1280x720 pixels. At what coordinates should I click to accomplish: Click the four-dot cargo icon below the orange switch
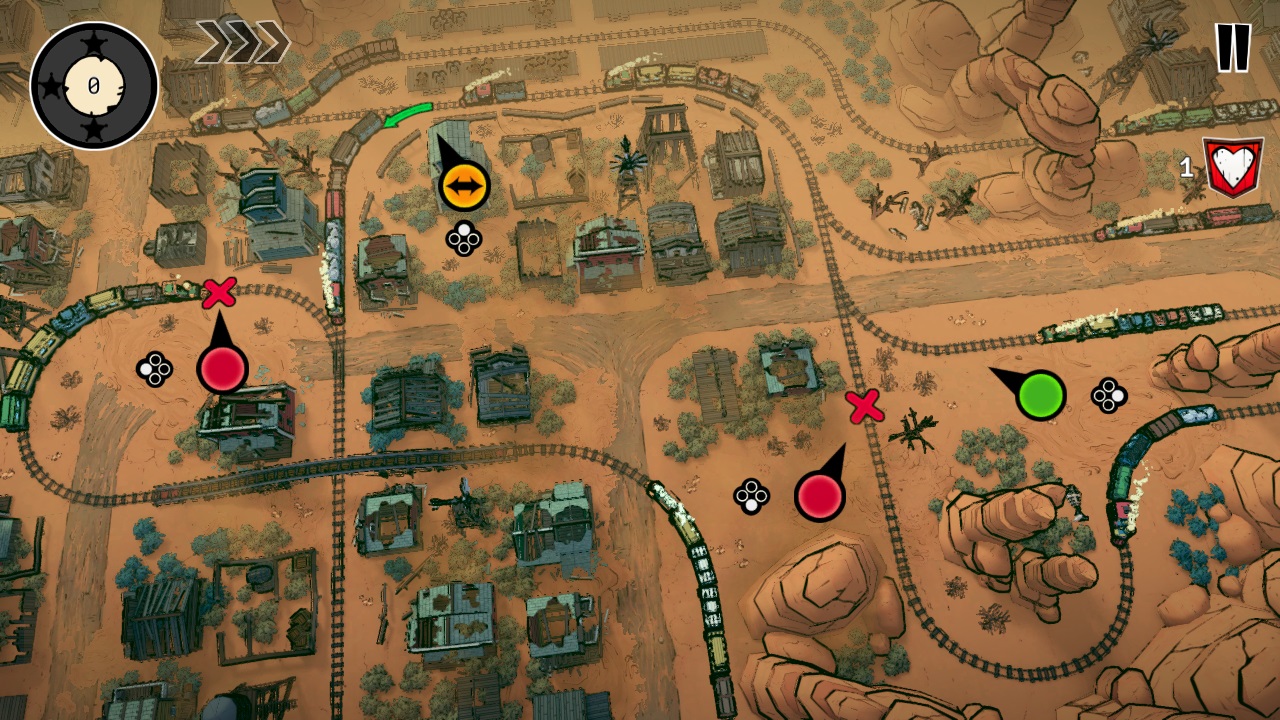click(462, 238)
